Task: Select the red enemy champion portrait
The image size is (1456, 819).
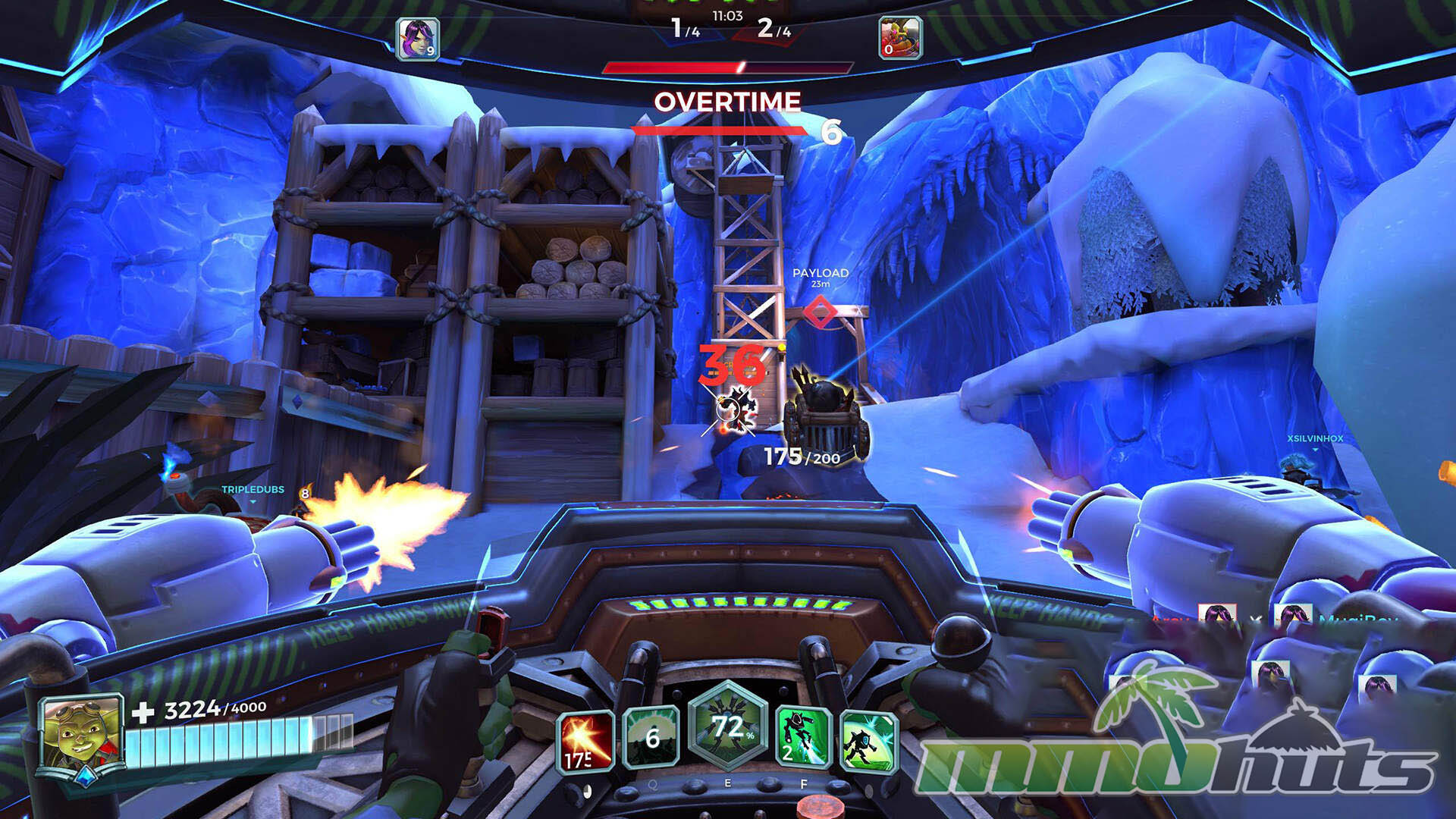Action: pyautogui.click(x=900, y=38)
